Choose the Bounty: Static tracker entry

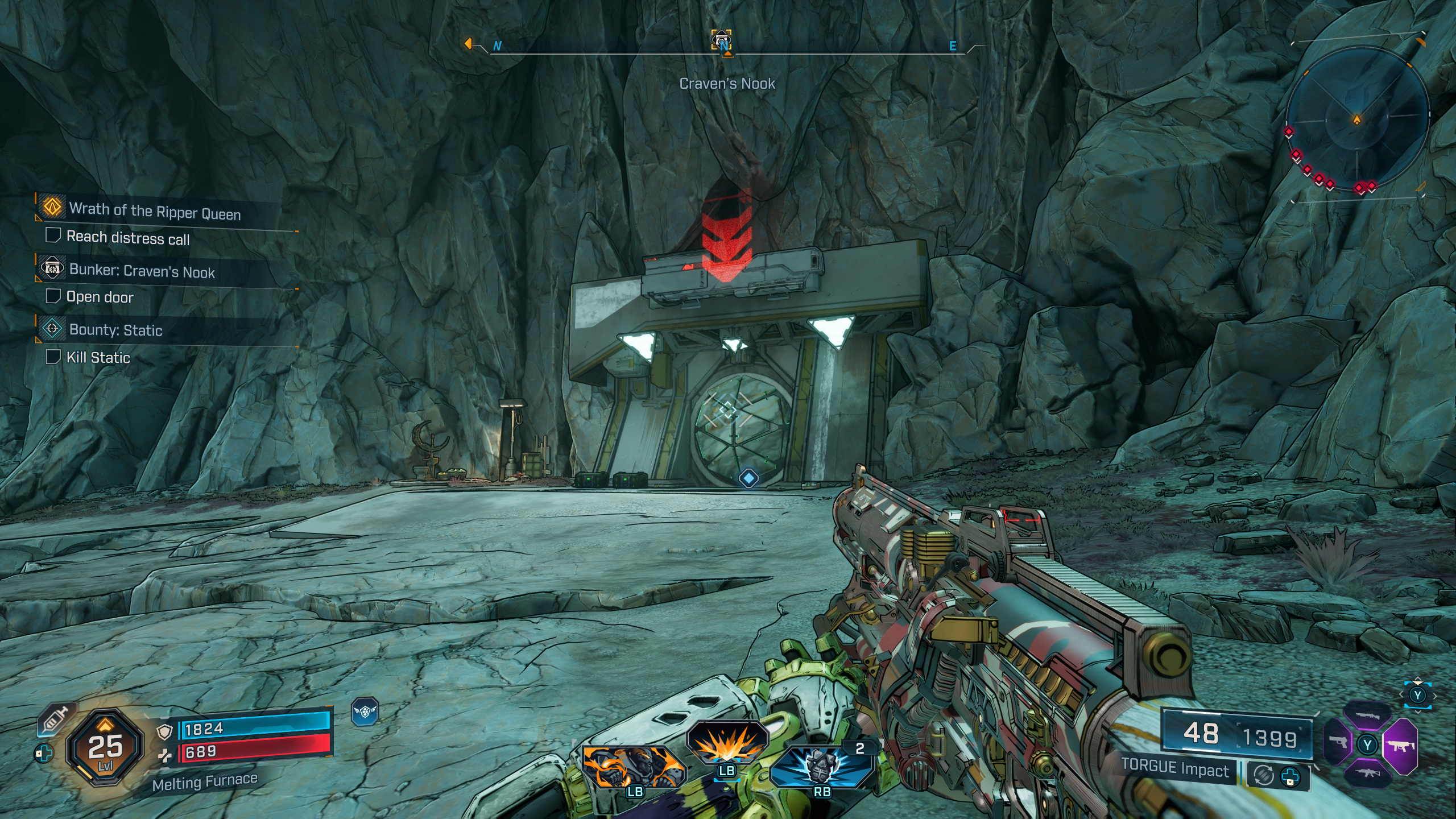click(115, 330)
